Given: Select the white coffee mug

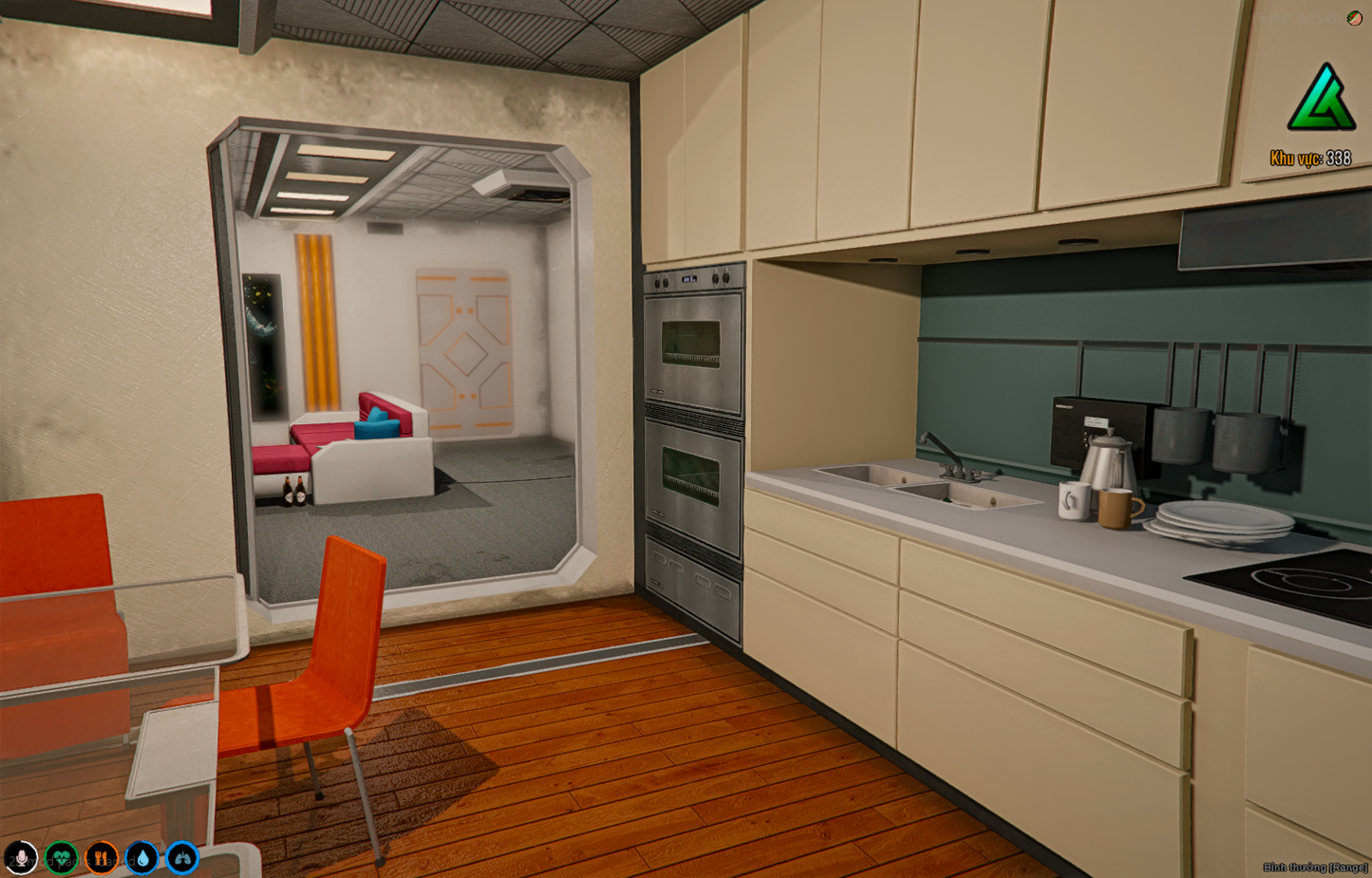Looking at the screenshot, I should [x=1073, y=501].
